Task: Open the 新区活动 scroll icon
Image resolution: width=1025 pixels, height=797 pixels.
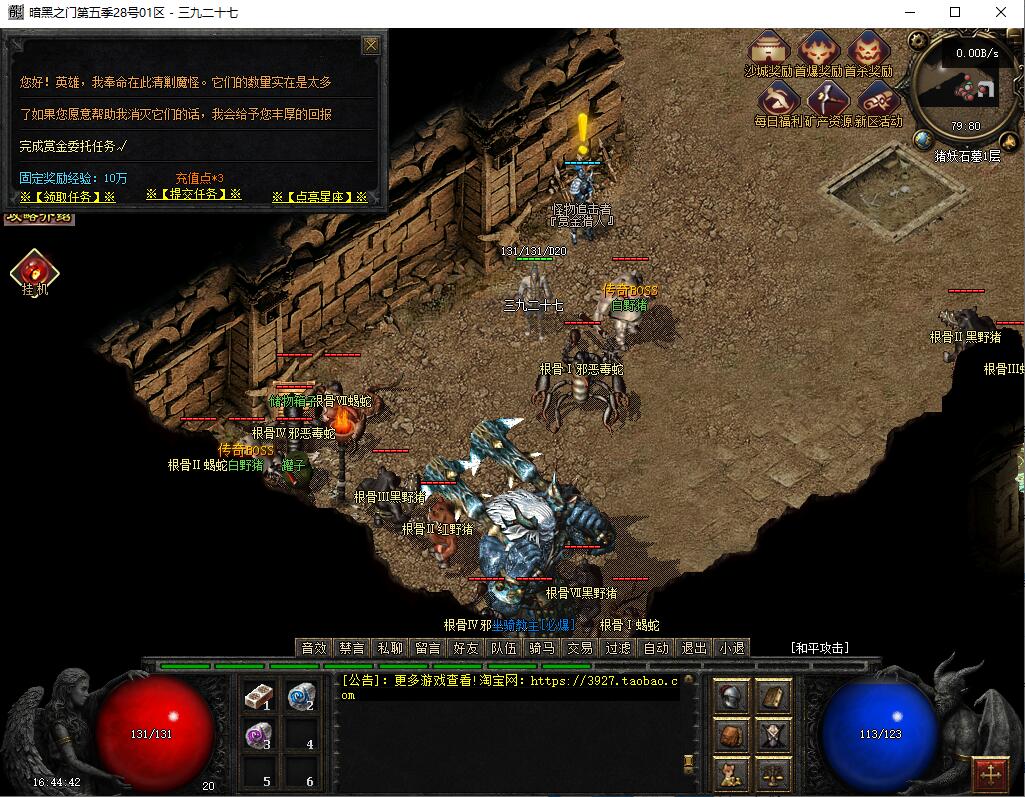Action: (878, 99)
